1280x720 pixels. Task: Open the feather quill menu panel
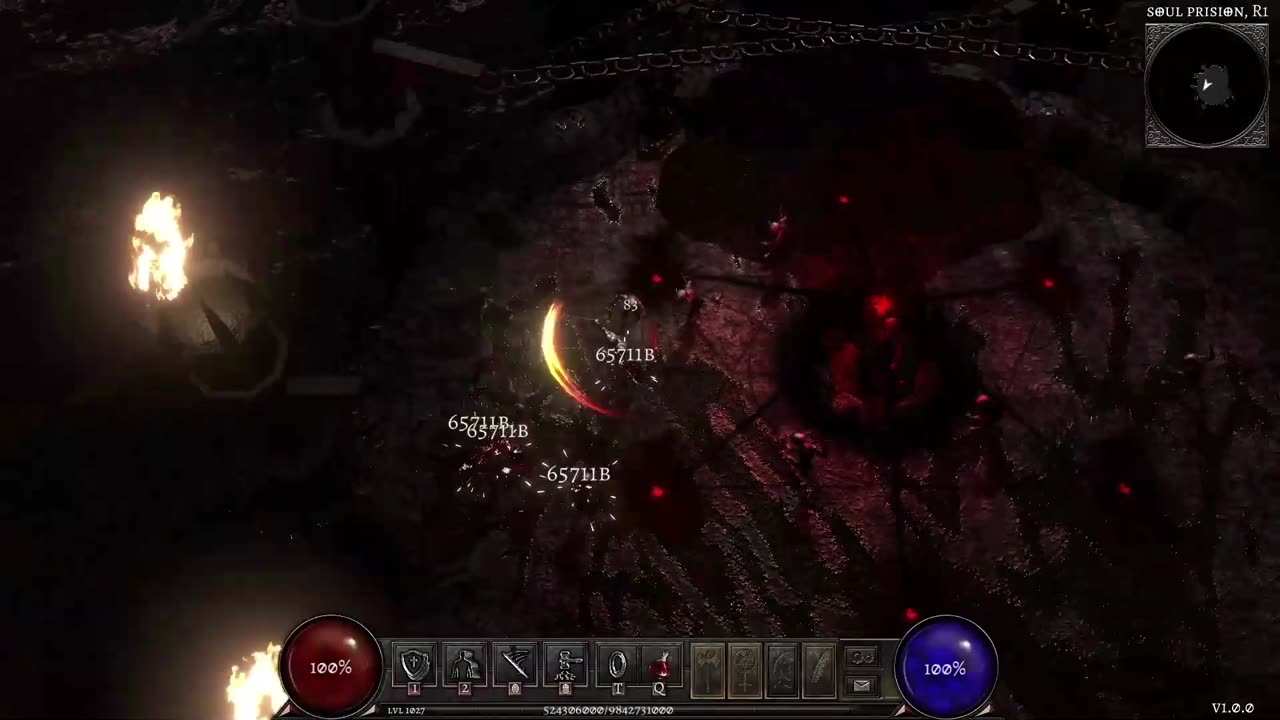(819, 669)
